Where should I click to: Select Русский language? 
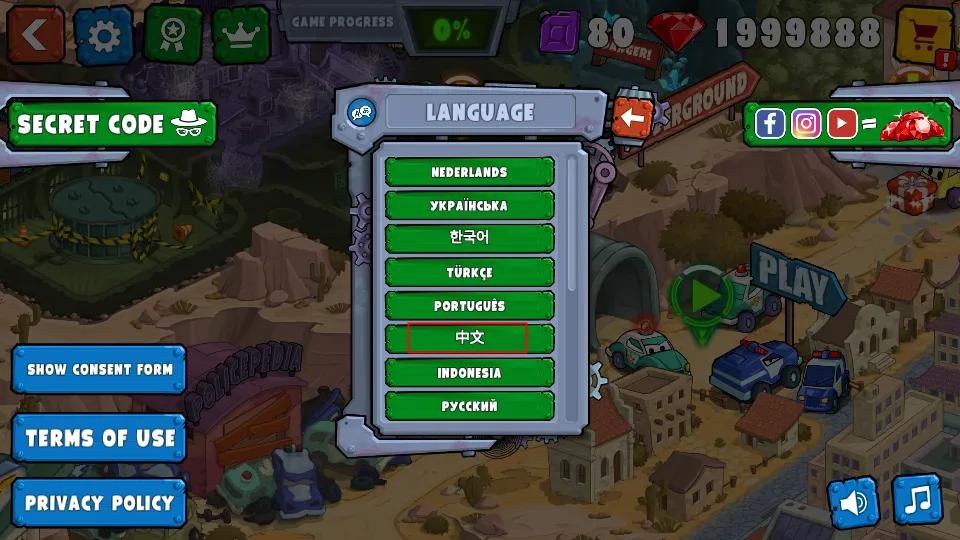click(x=469, y=405)
